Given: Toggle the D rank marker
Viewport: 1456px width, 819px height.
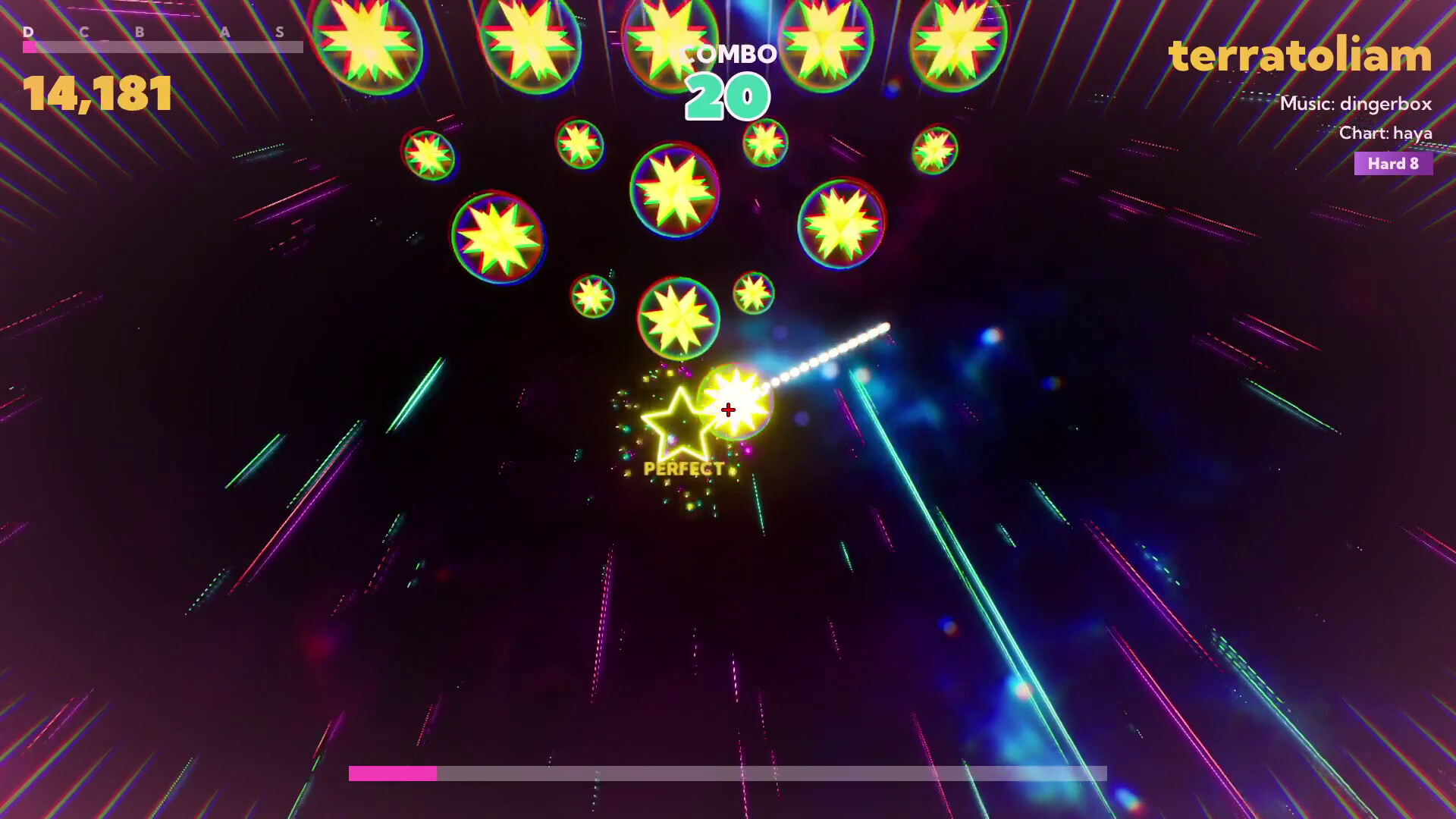Looking at the screenshot, I should pyautogui.click(x=28, y=33).
